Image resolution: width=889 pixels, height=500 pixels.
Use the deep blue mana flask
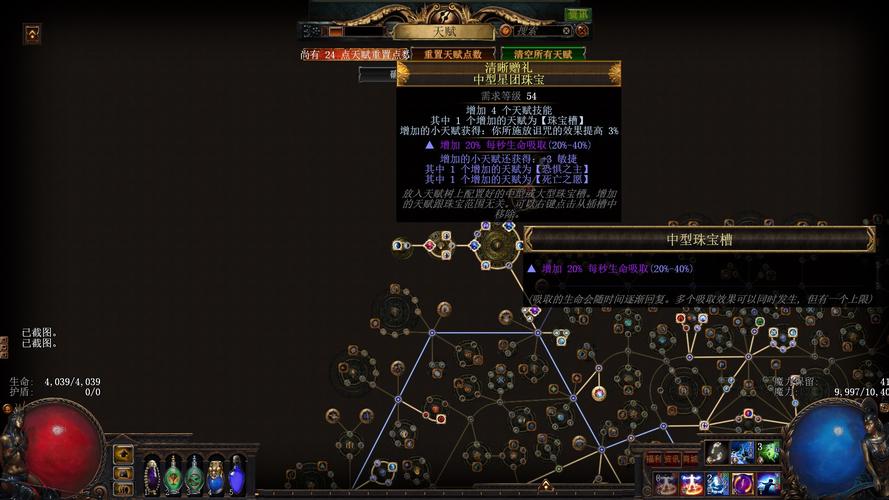click(236, 475)
